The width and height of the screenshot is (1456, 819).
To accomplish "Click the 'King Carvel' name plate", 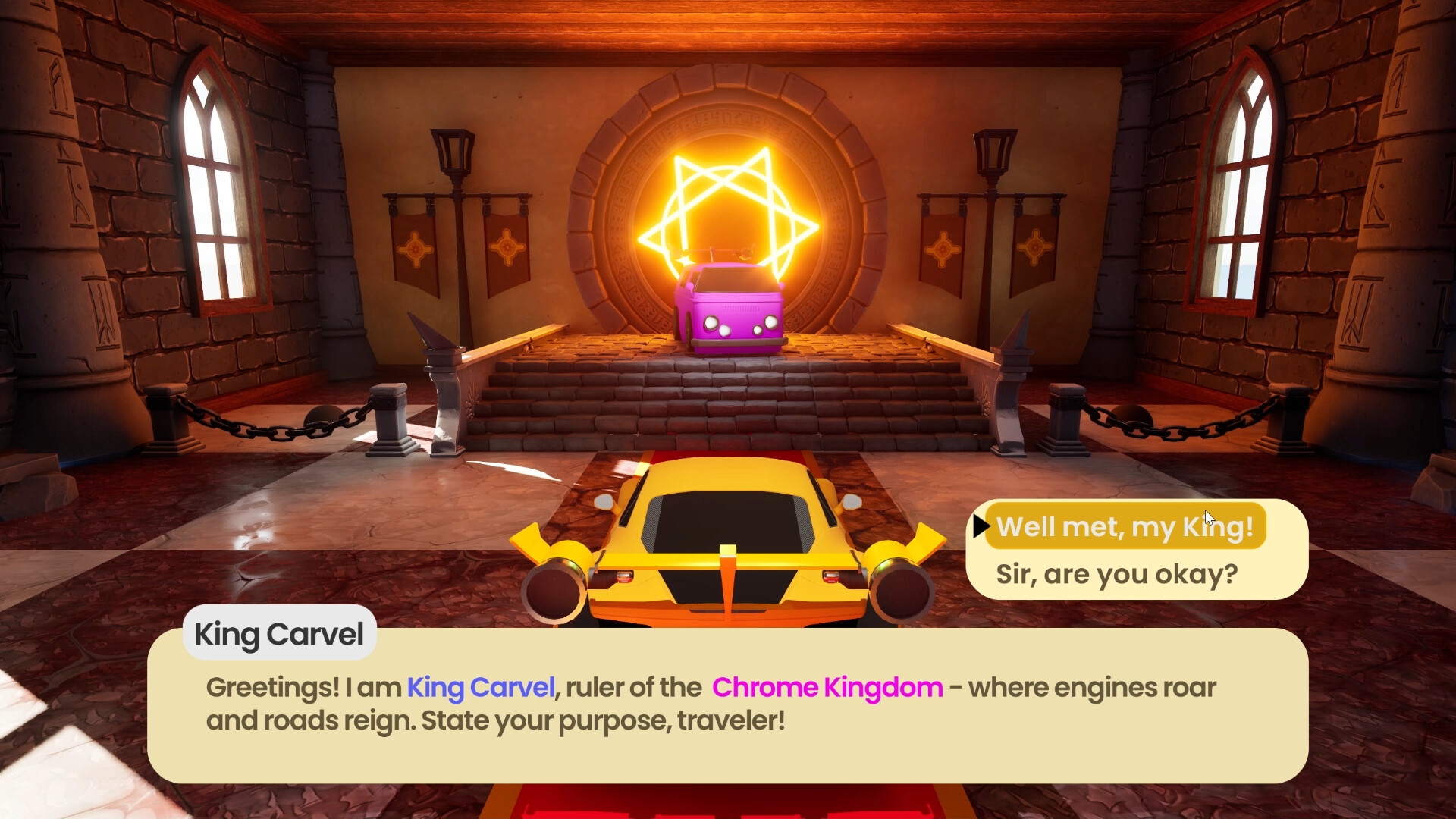I will [279, 634].
